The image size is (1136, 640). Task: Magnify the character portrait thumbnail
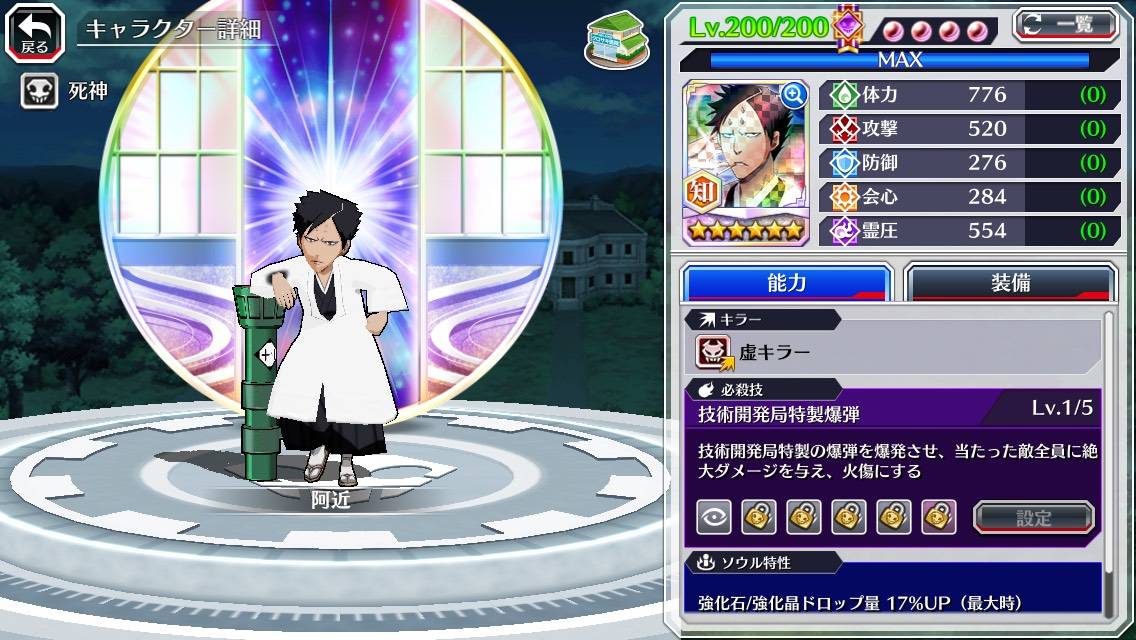click(794, 95)
